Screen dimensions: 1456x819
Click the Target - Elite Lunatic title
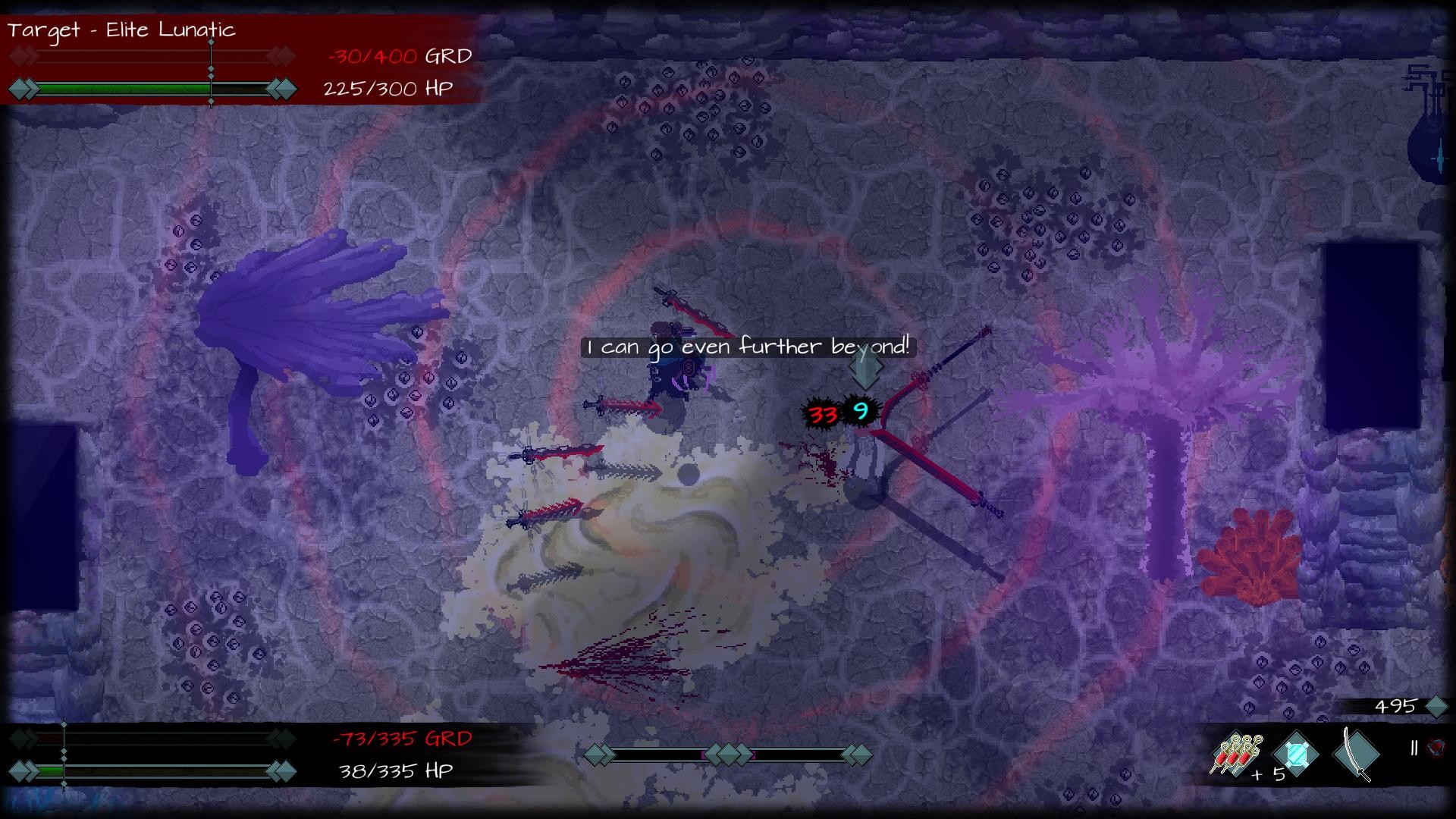click(x=121, y=30)
